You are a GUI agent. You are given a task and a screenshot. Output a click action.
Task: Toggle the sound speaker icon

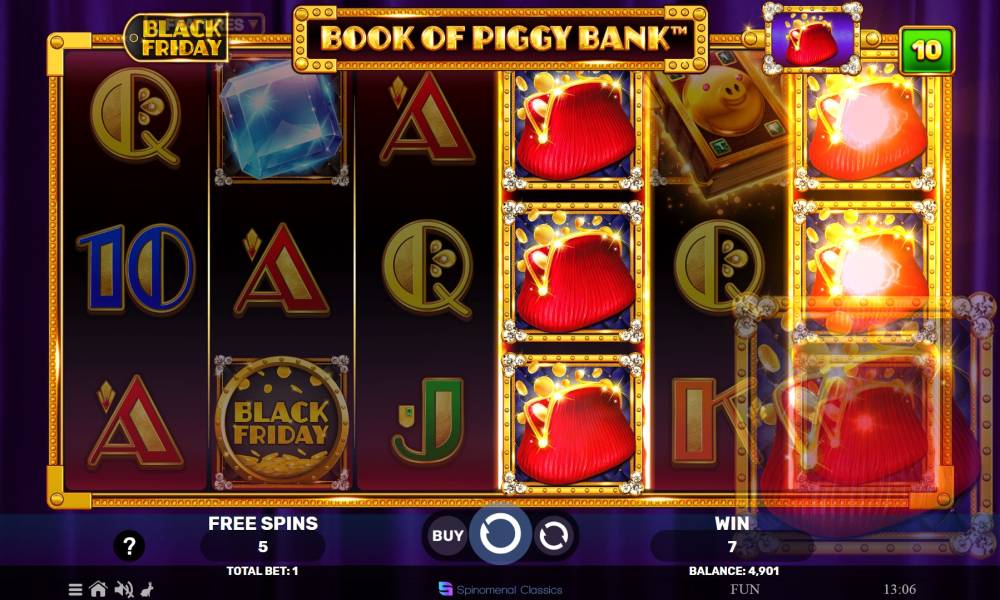click(x=124, y=589)
